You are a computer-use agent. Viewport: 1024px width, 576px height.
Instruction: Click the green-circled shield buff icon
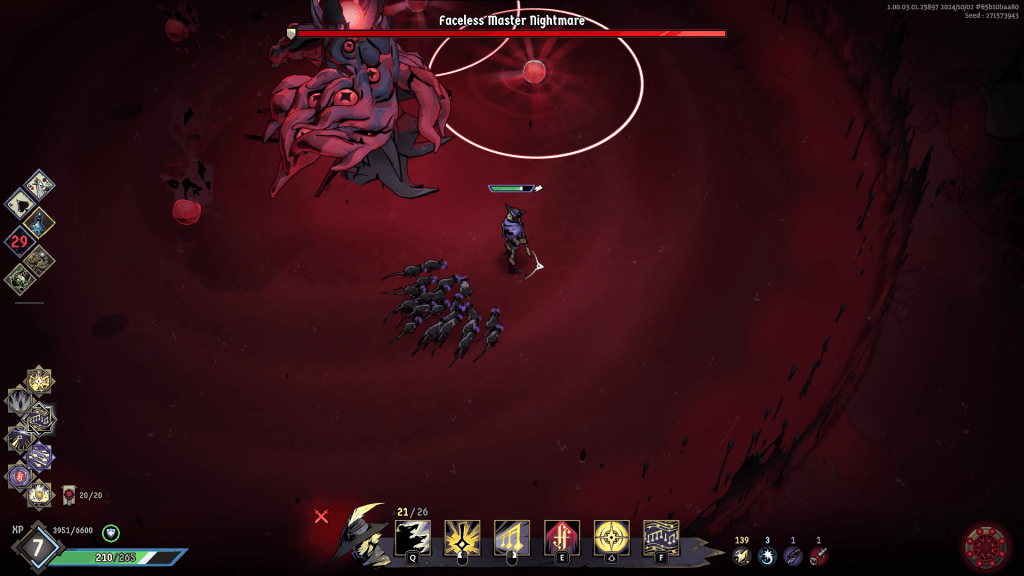pyautogui.click(x=111, y=533)
